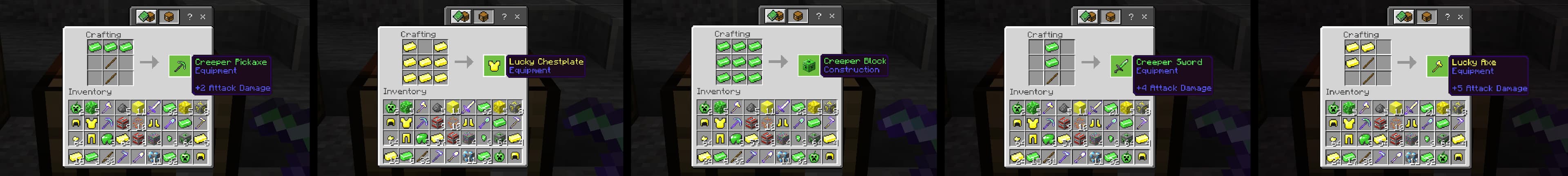Pick up the crafted Creeper Sword result
This screenshot has height=176, width=1568.
coord(1120,67)
